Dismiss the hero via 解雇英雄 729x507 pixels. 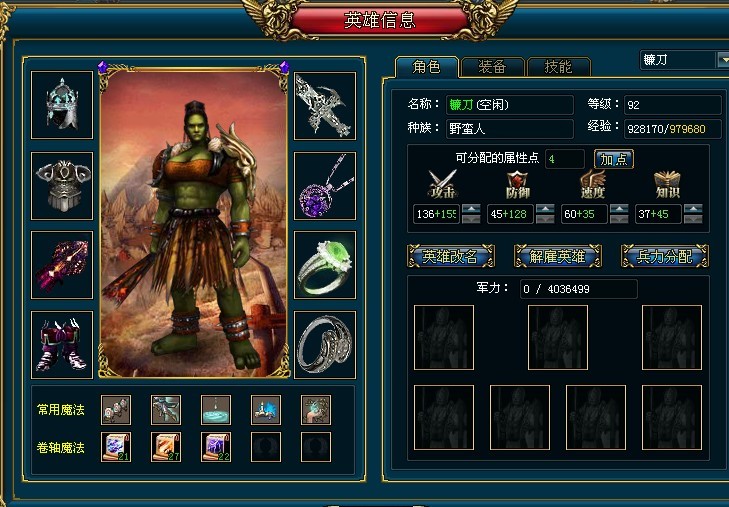pos(557,257)
